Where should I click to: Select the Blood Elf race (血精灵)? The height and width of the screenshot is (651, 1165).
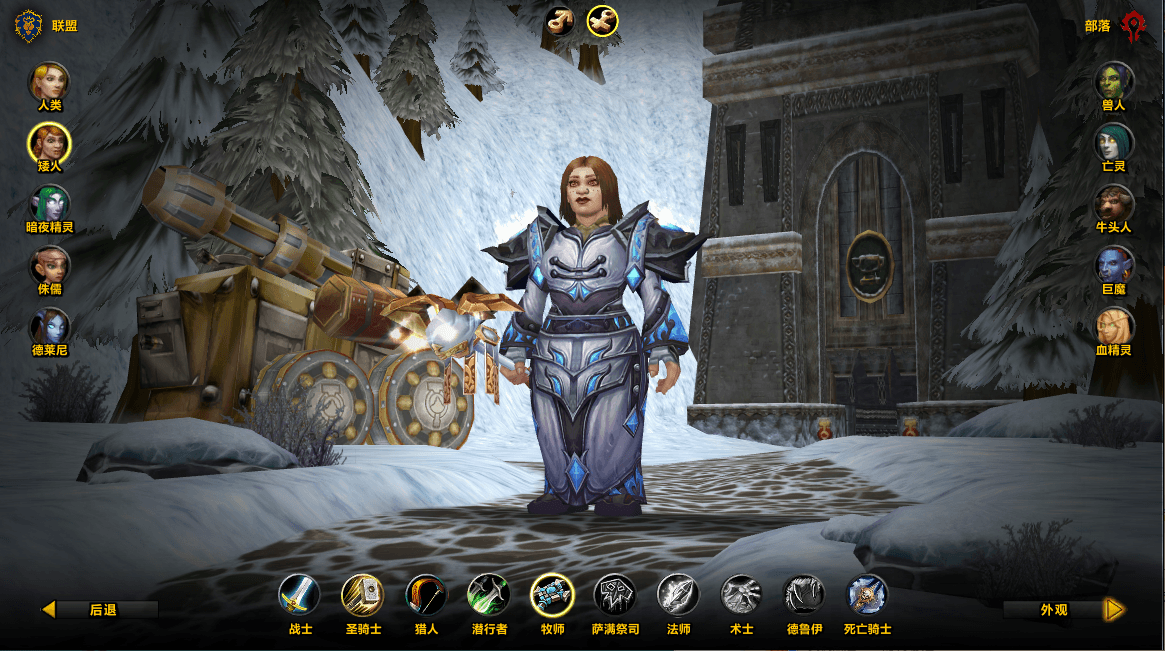[1114, 327]
